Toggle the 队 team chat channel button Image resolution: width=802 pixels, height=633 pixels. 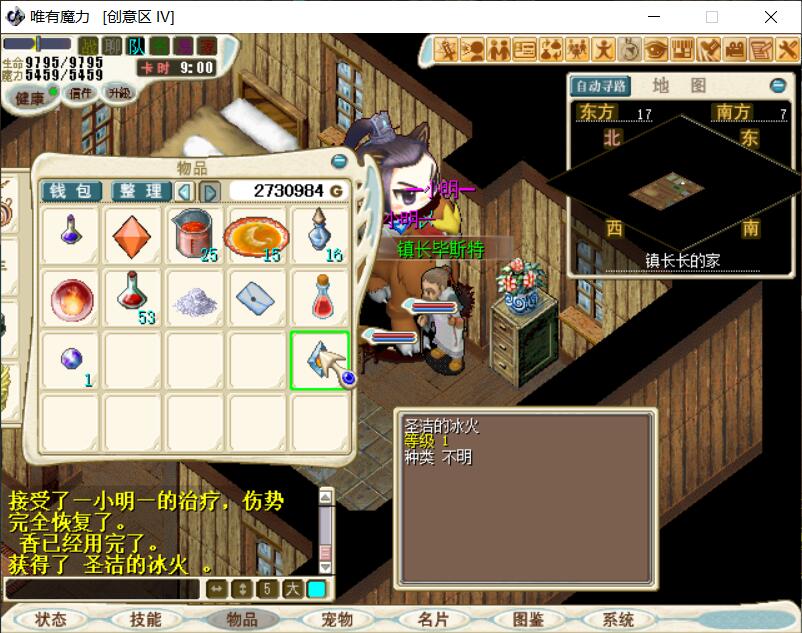pyautogui.click(x=136, y=46)
